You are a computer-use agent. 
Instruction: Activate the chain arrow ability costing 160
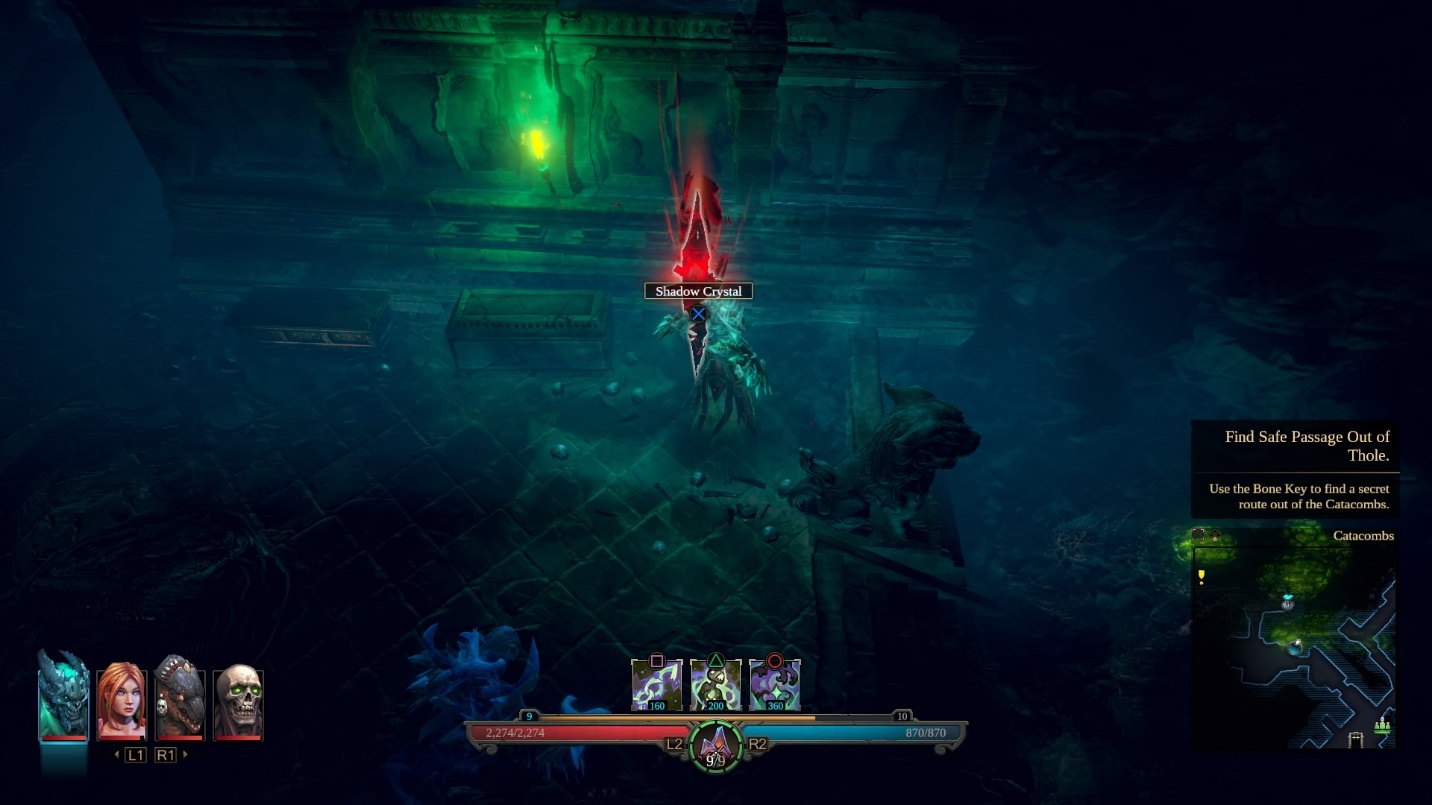(657, 685)
